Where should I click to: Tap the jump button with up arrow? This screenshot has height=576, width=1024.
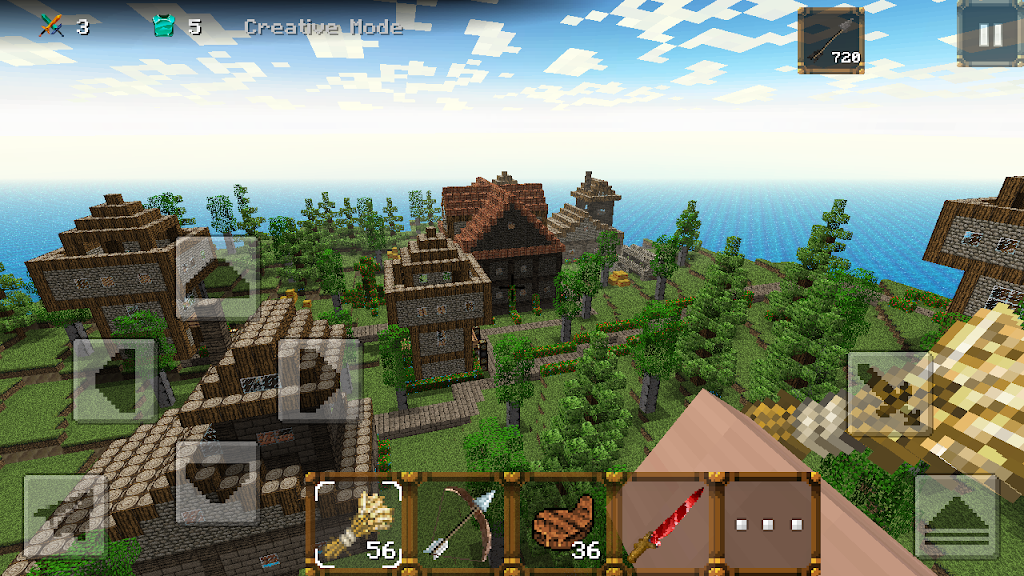coord(957,516)
